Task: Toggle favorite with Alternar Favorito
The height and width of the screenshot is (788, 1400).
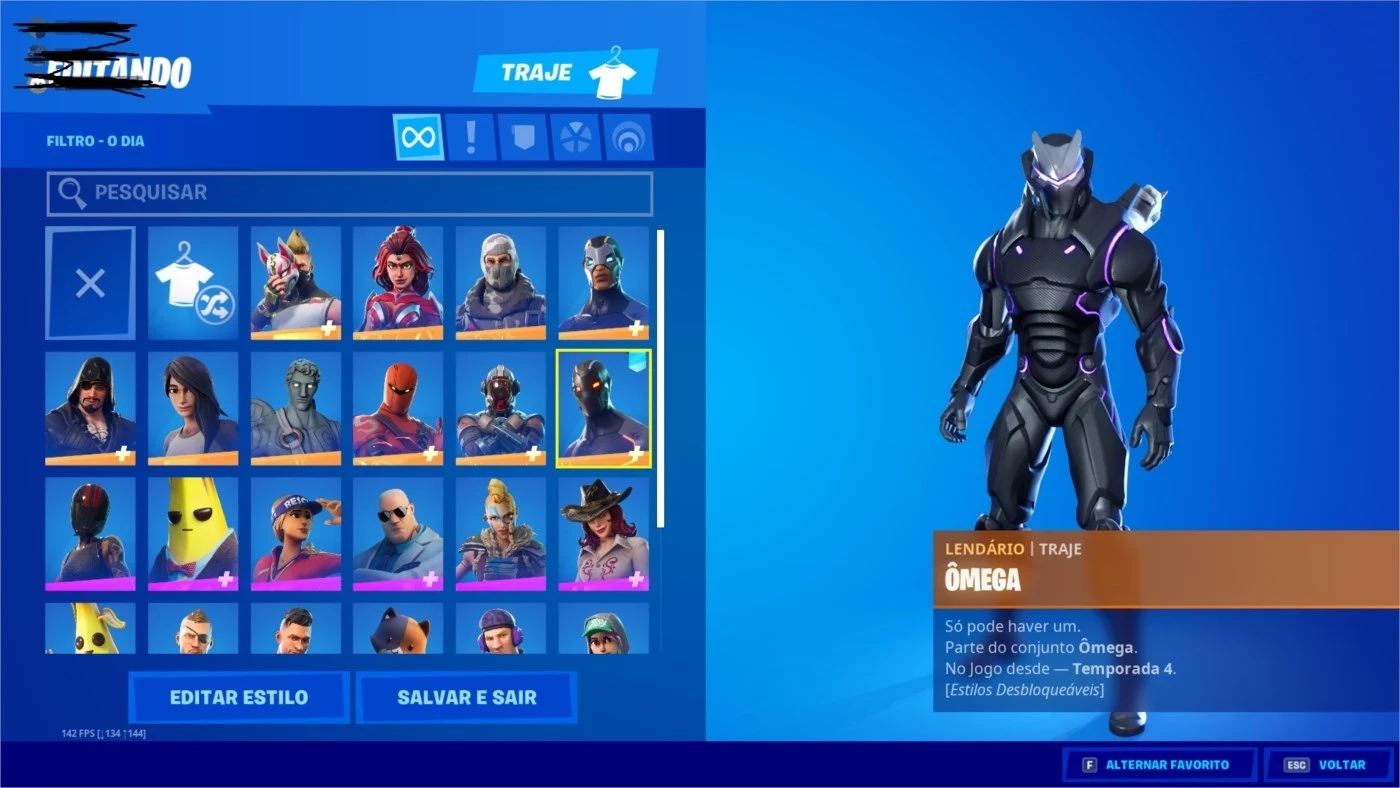Action: click(x=1159, y=764)
